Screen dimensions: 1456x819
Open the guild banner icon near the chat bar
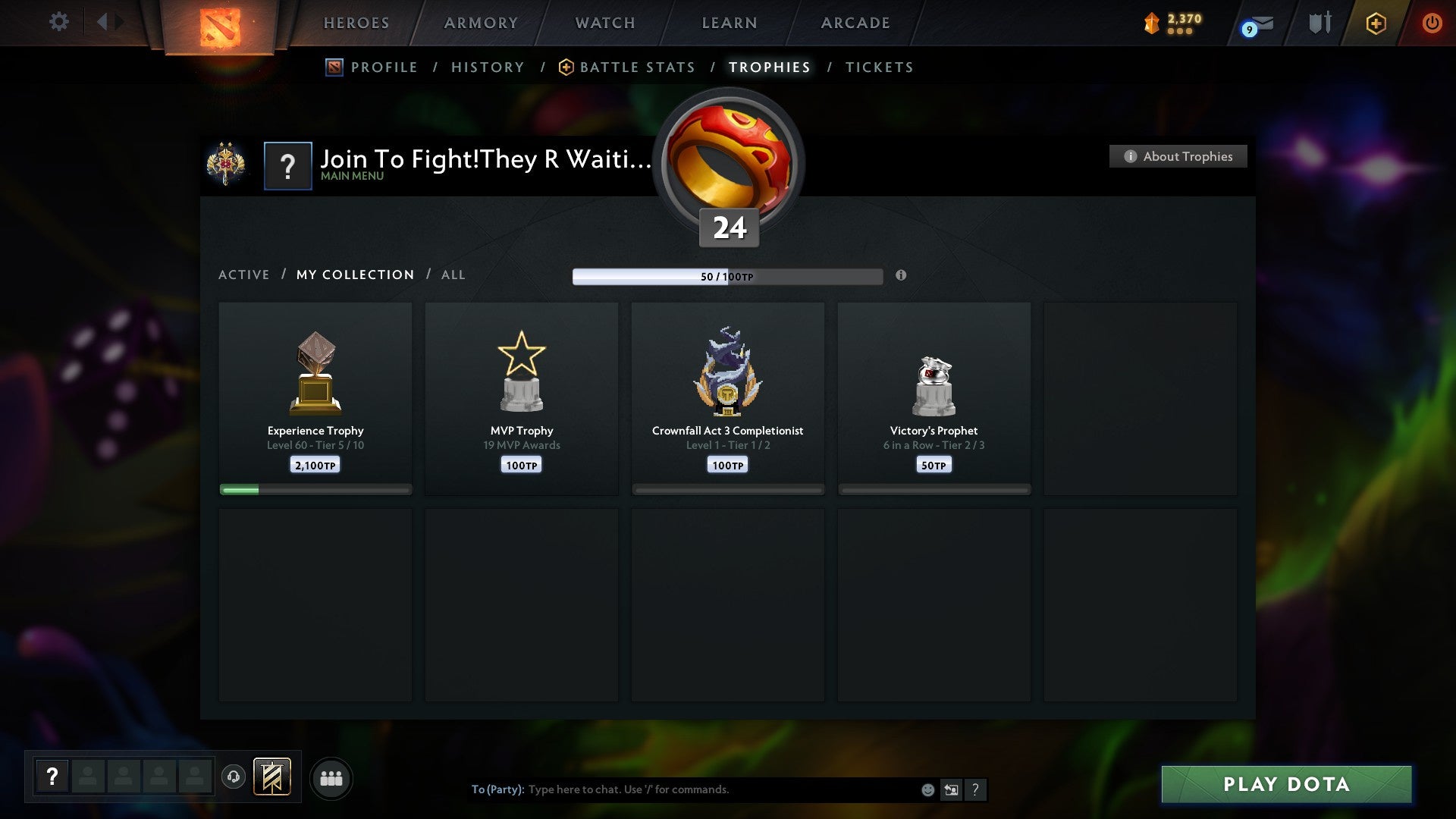(x=274, y=777)
